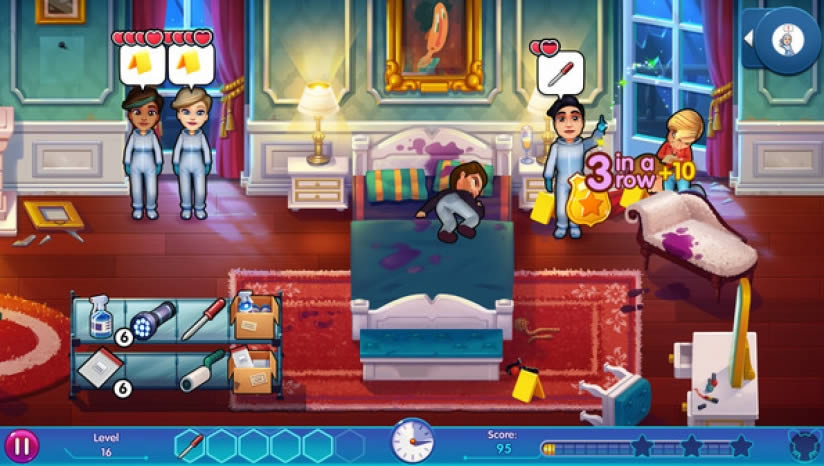Take the red dropper from the shelf
Screen dimensions: 824x466
point(203,319)
